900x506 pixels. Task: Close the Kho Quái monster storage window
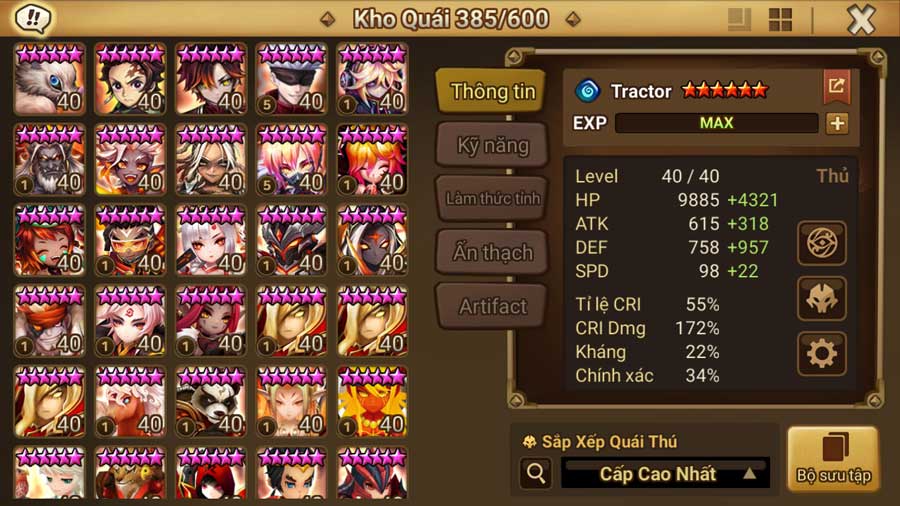(861, 20)
